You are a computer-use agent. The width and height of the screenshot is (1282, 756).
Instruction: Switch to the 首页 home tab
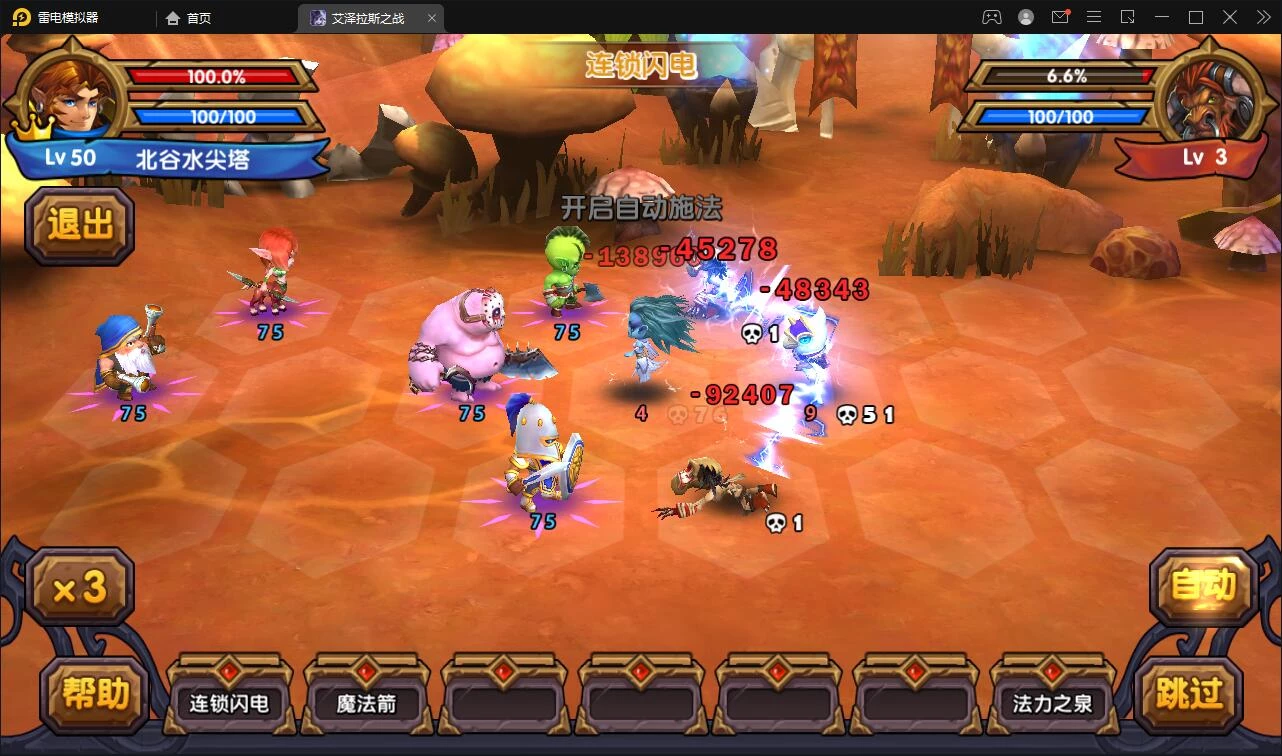click(189, 18)
